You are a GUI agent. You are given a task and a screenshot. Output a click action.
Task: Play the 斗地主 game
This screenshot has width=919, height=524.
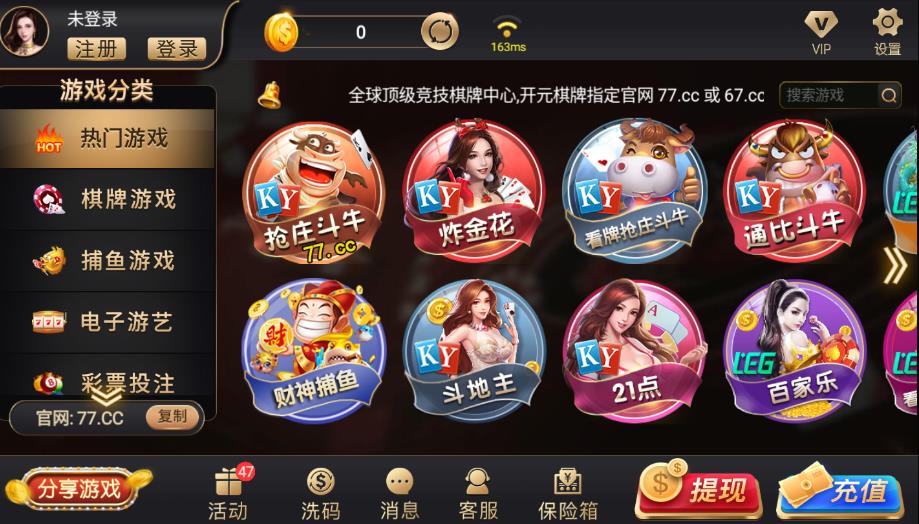point(474,350)
